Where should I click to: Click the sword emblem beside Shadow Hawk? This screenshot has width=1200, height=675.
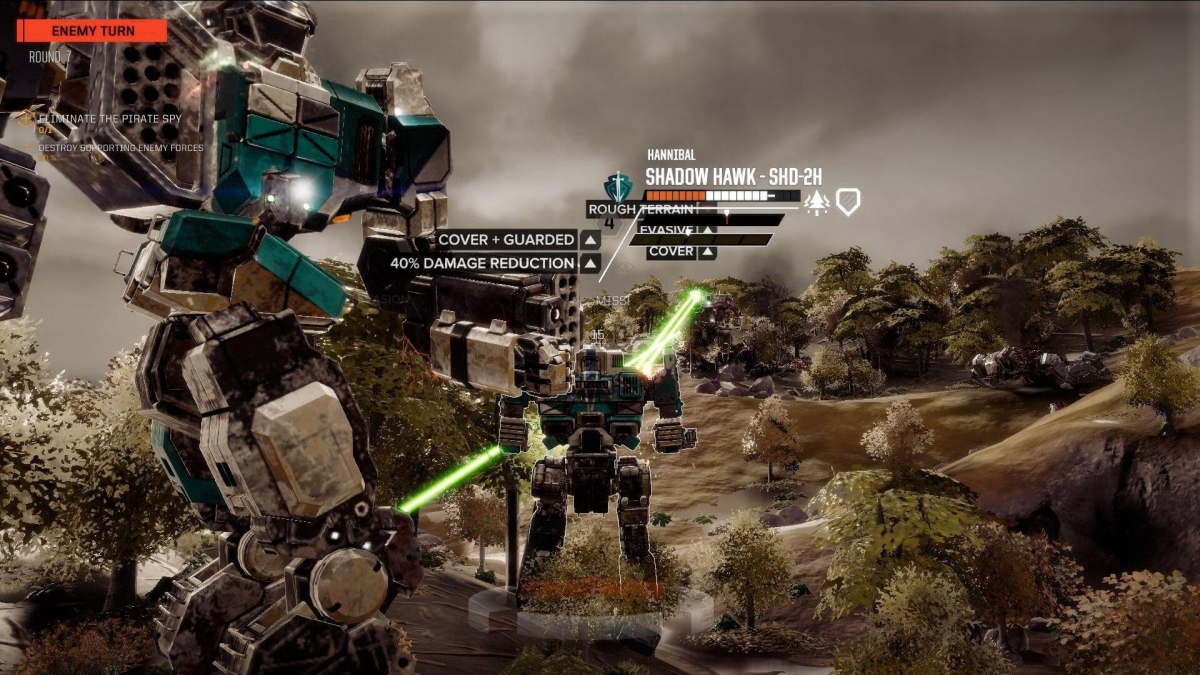(619, 186)
